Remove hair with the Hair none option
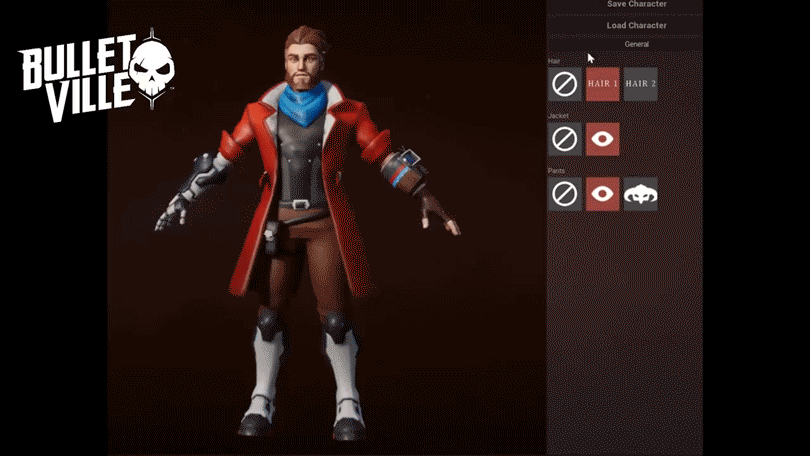This screenshot has width=810, height=456. 565,84
